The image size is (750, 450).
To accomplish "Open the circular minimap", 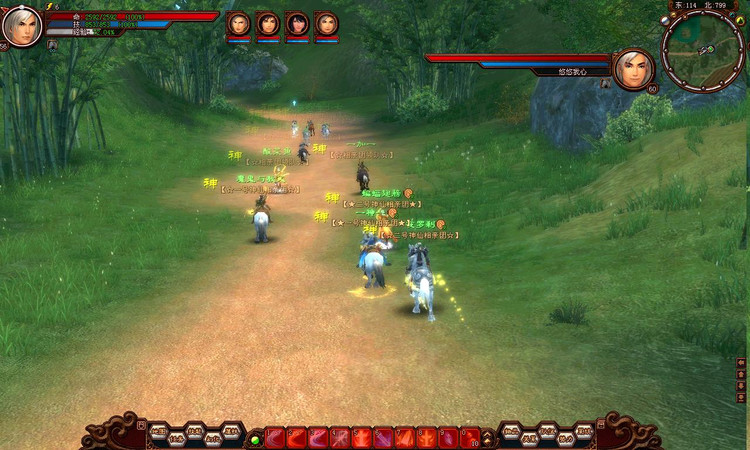I will point(702,48).
